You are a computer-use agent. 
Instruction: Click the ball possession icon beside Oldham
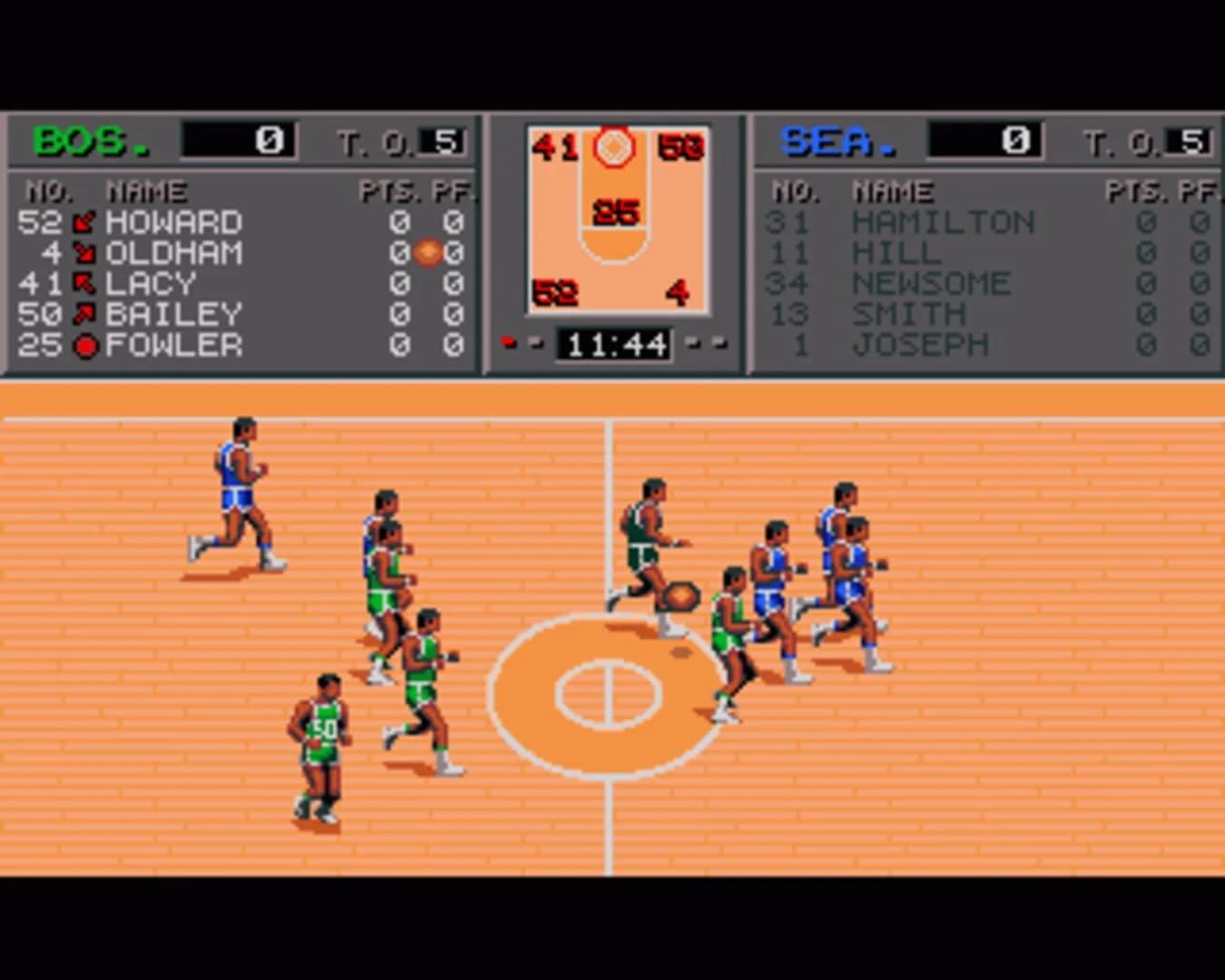point(427,253)
